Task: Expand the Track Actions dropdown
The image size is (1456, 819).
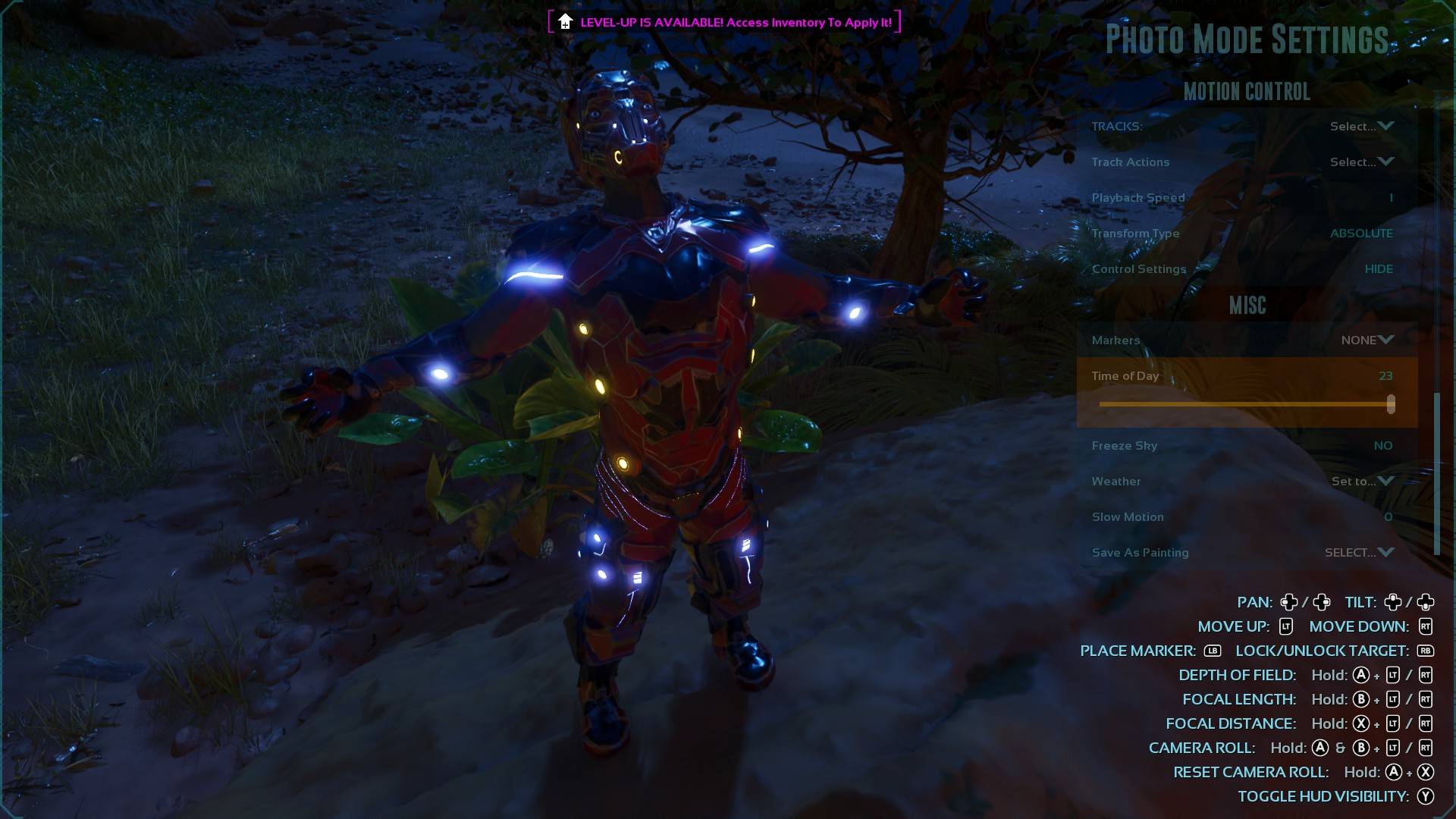Action: click(x=1361, y=162)
